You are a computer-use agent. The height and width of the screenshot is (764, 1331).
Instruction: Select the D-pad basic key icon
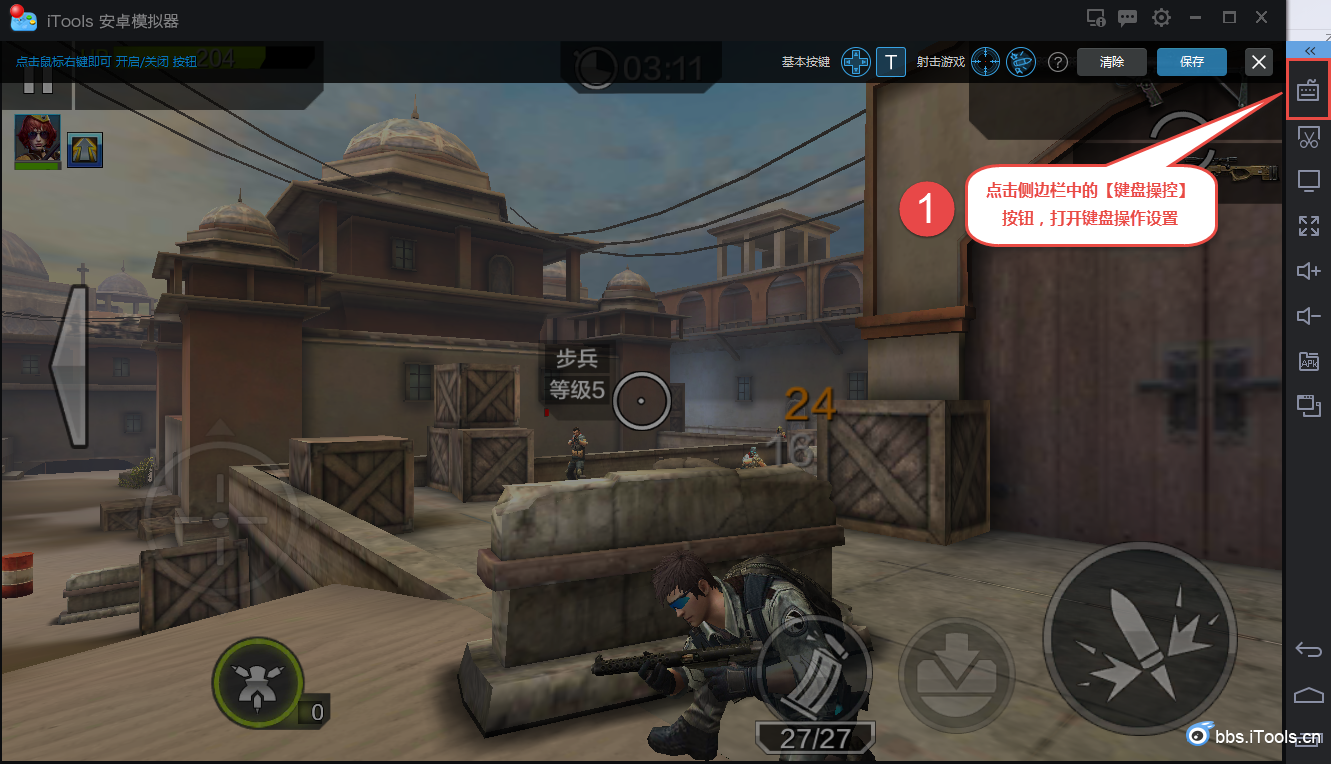pyautogui.click(x=855, y=62)
